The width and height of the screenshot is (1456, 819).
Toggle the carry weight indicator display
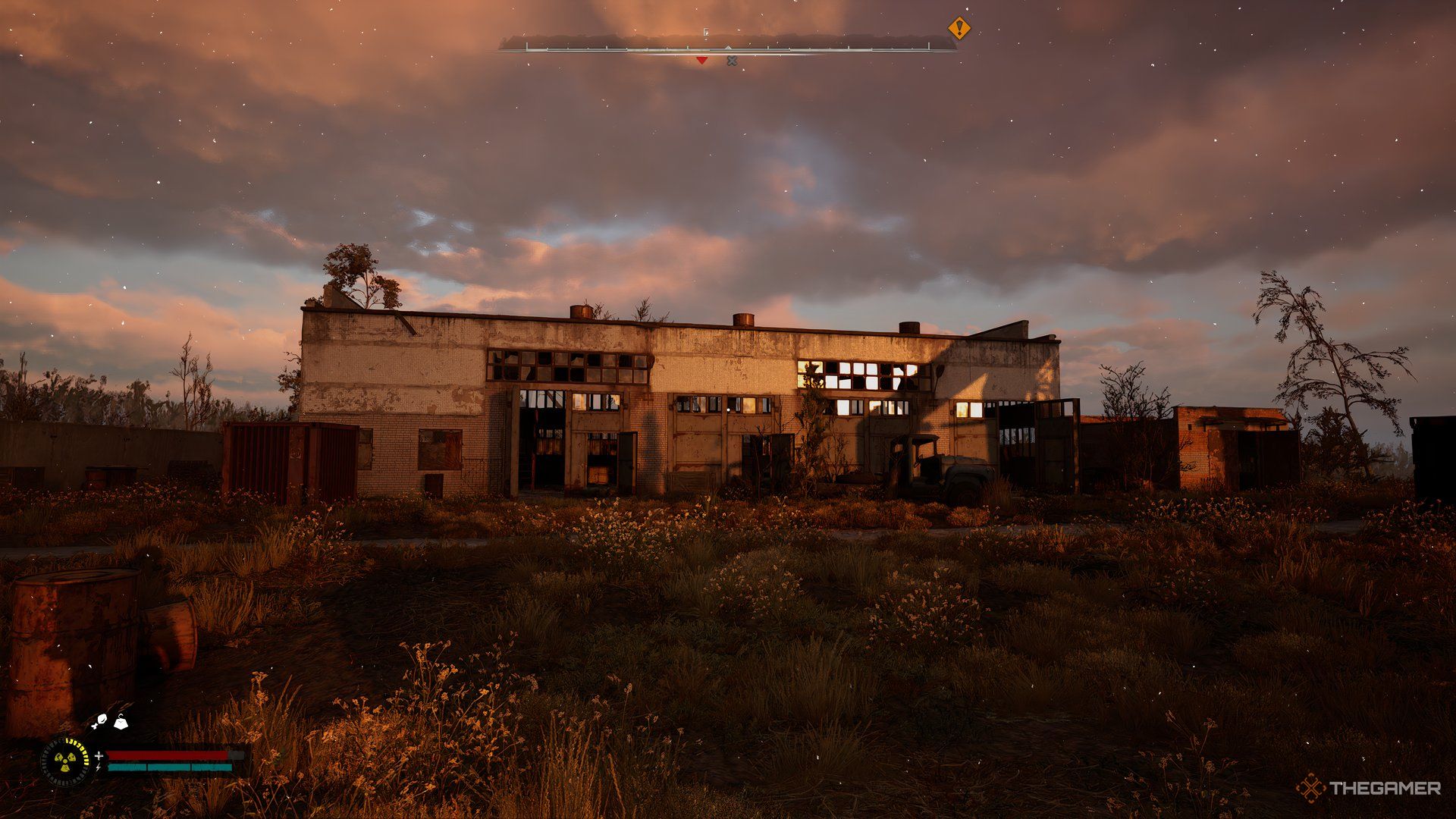[121, 723]
